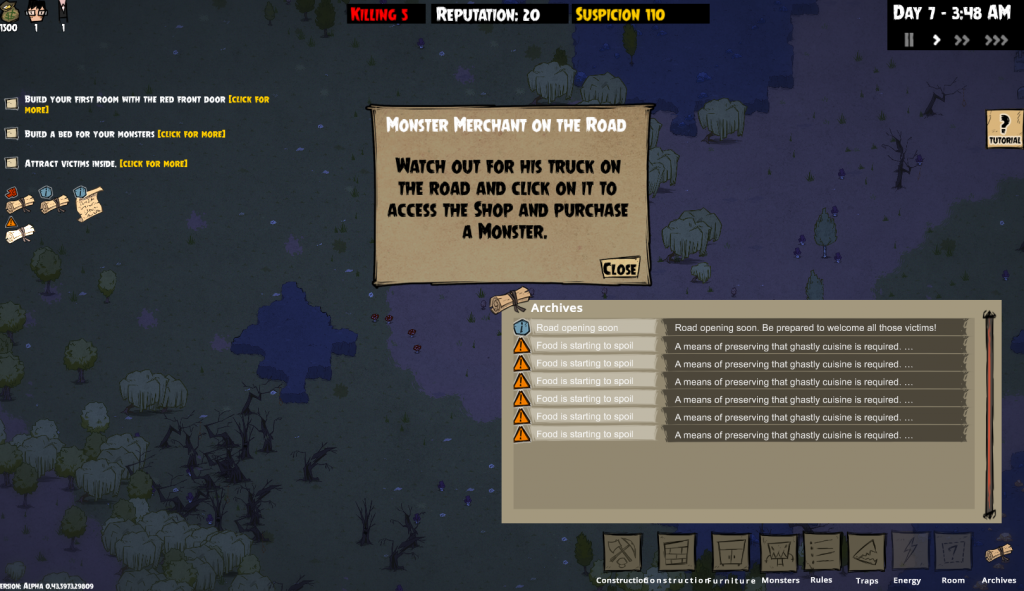Viewport: 1024px width, 591px height.
Task: Open the Traps menu
Action: 867,553
